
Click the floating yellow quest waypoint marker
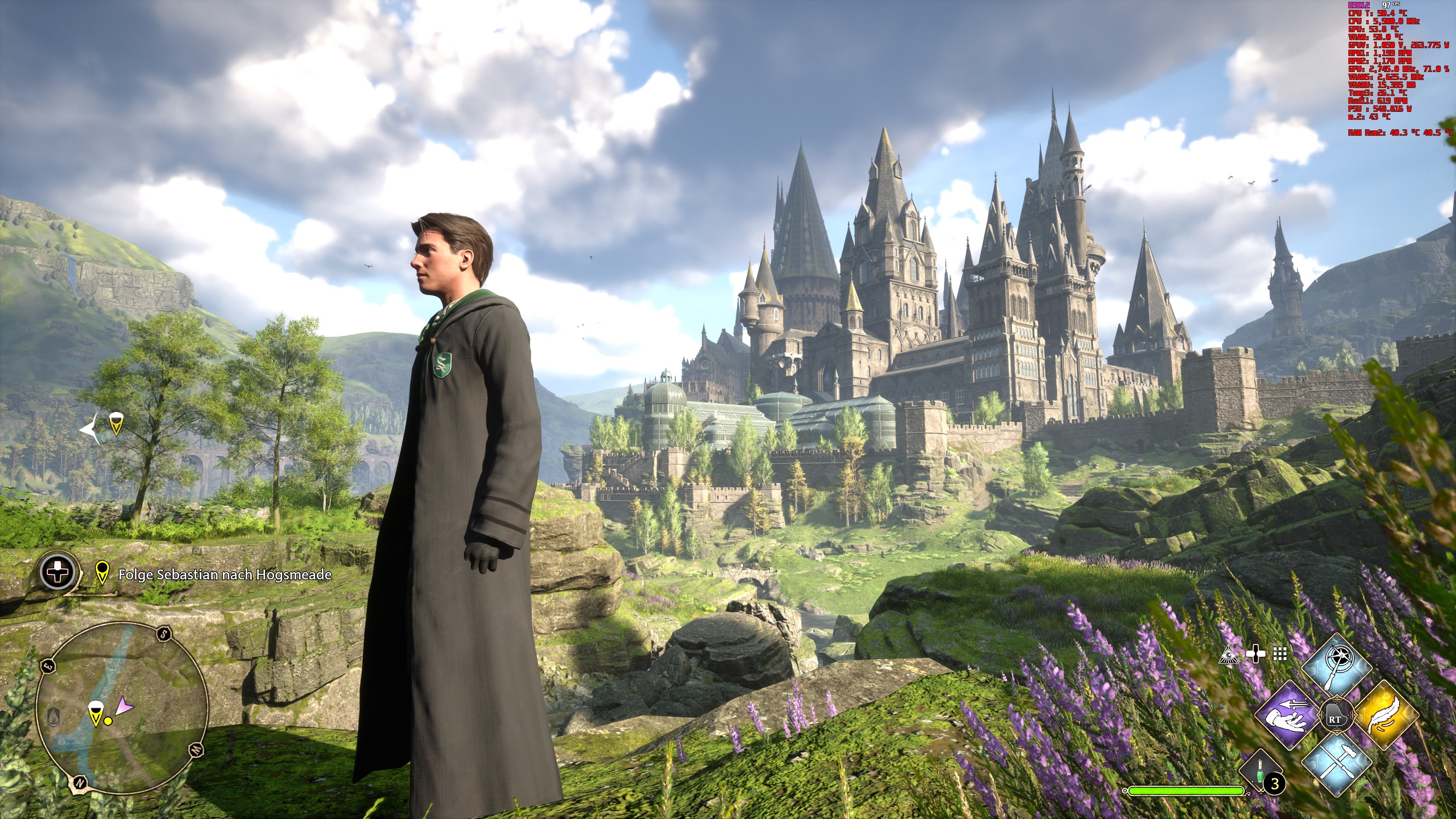tap(116, 424)
